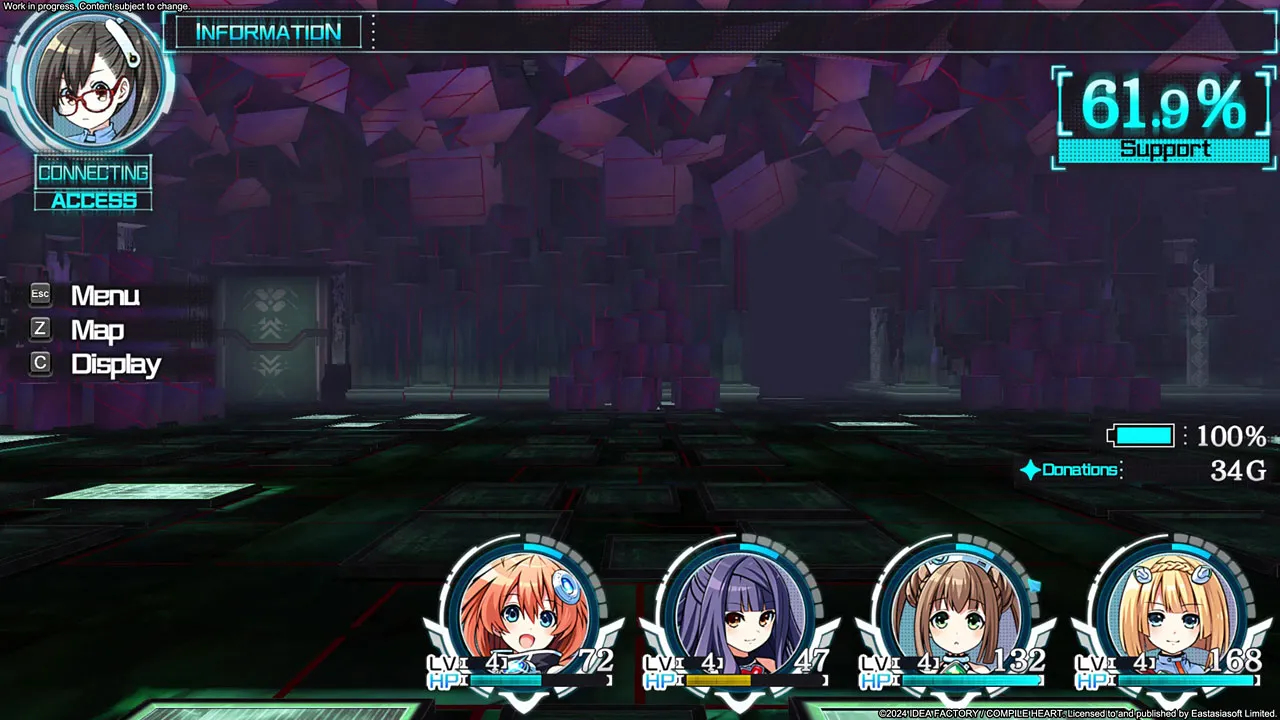Screen dimensions: 1280x720
Task: Open the Map
Action: (96, 330)
